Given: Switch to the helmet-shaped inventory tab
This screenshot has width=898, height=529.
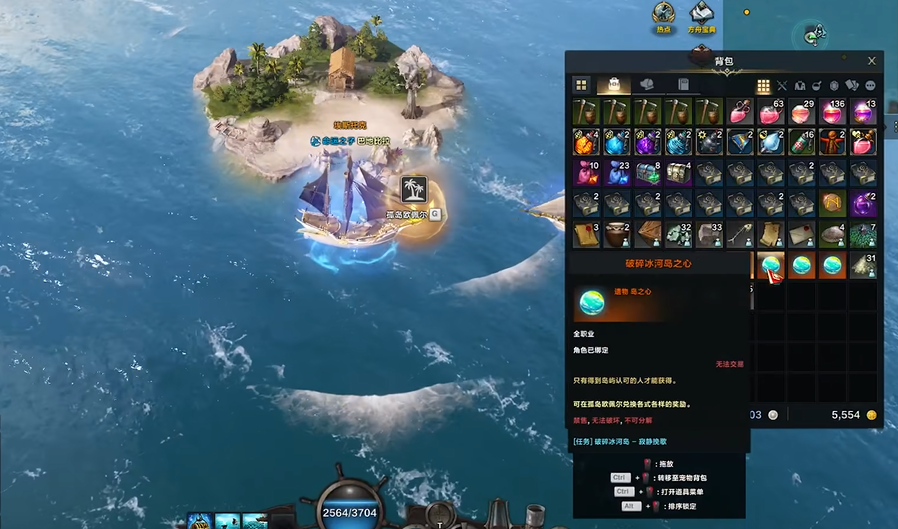Looking at the screenshot, I should (x=647, y=86).
